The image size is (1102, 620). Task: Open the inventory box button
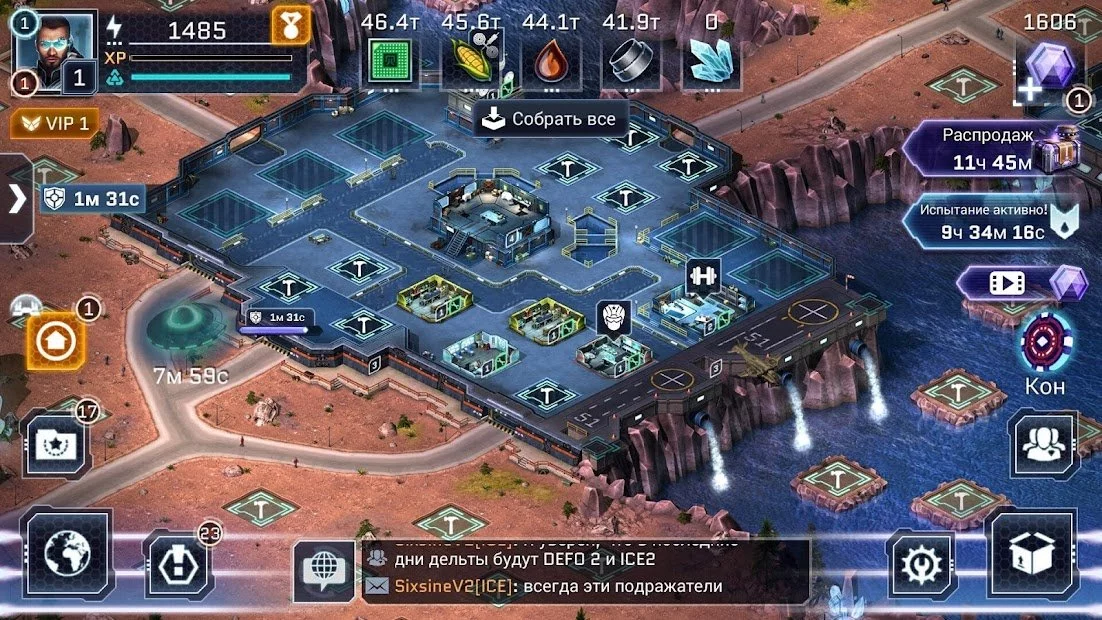click(1031, 553)
